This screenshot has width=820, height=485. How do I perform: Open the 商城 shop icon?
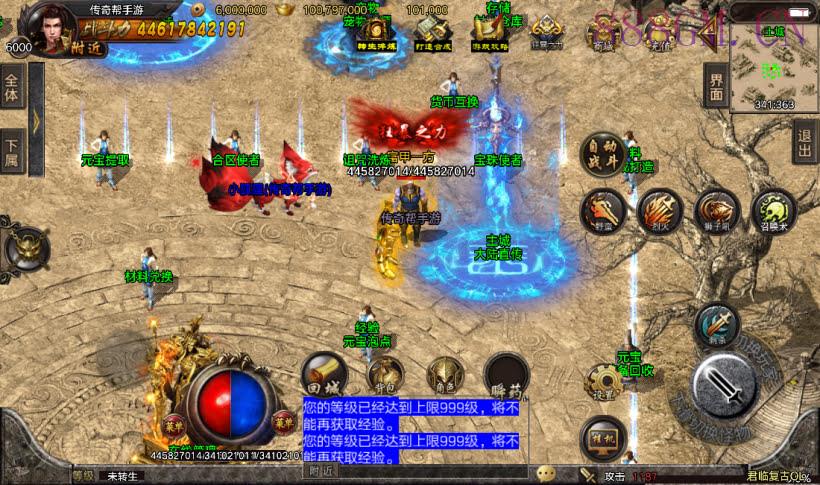click(x=603, y=30)
